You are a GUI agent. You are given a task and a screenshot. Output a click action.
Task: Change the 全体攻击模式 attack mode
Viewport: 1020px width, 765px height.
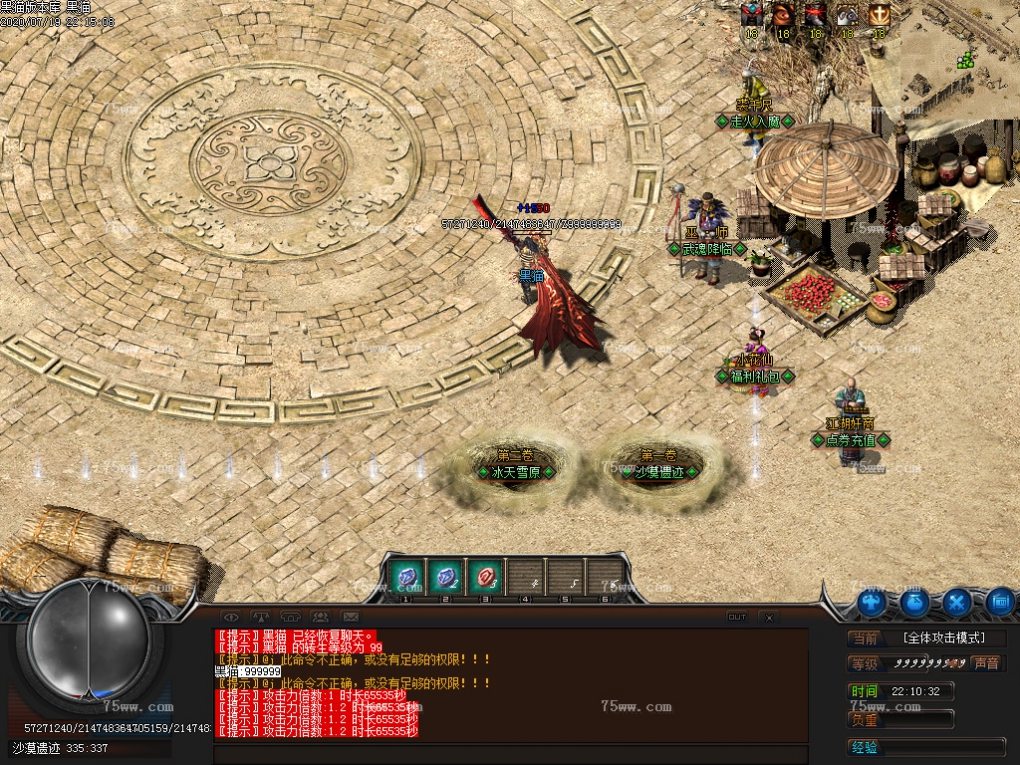point(942,638)
